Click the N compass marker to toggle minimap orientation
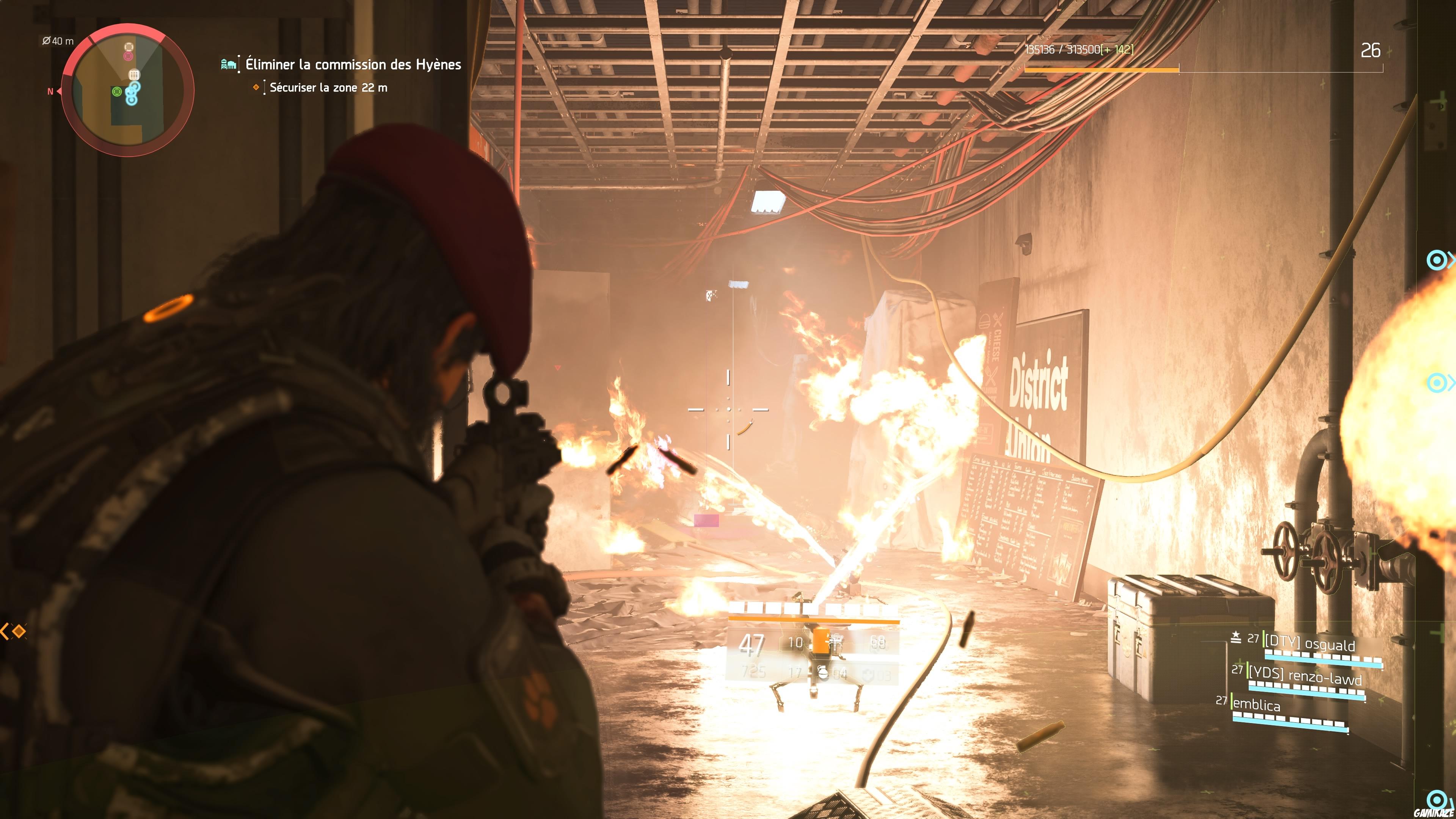This screenshot has width=1456, height=819. (x=50, y=91)
